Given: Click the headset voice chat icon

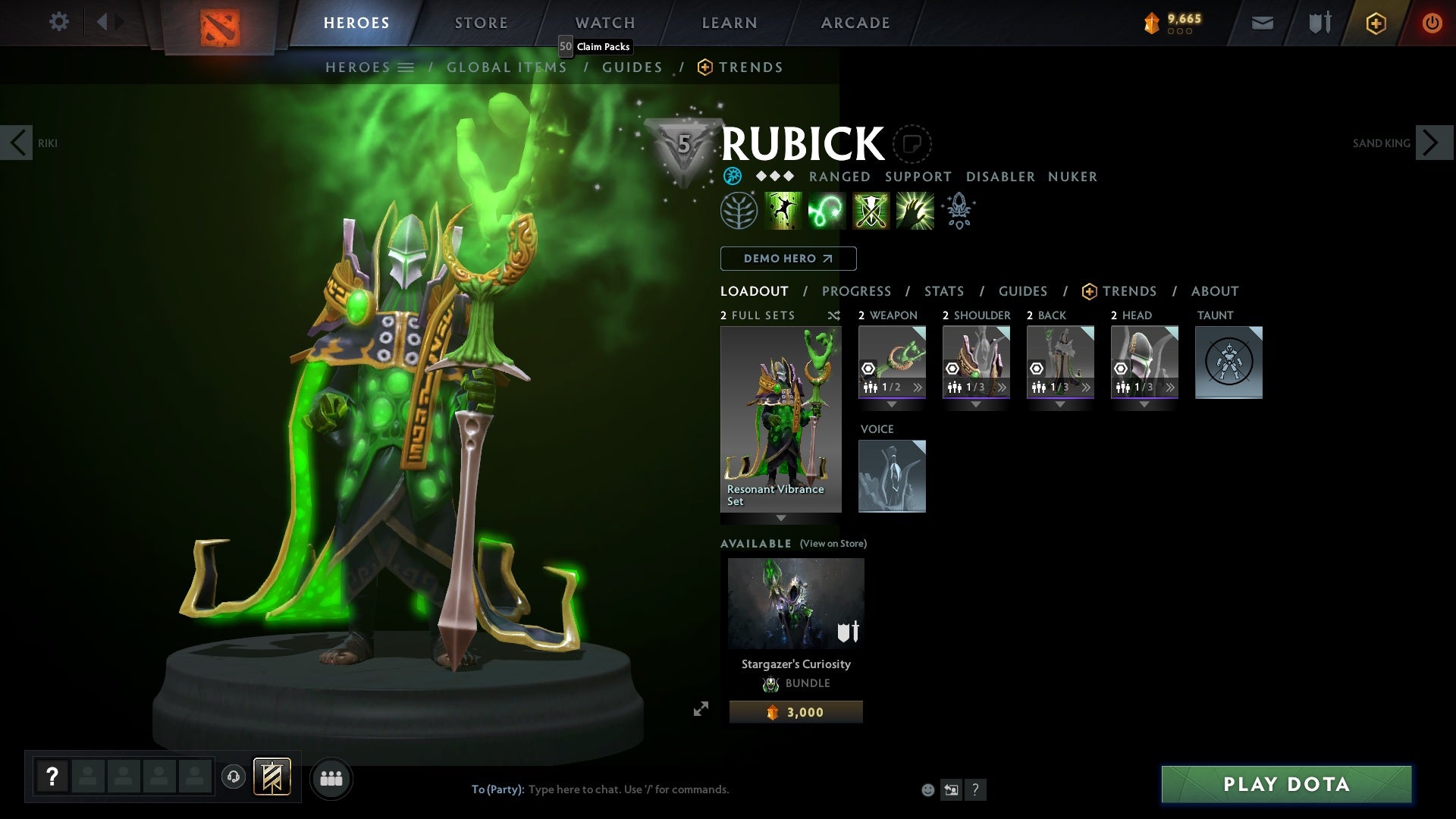Looking at the screenshot, I should click(233, 778).
